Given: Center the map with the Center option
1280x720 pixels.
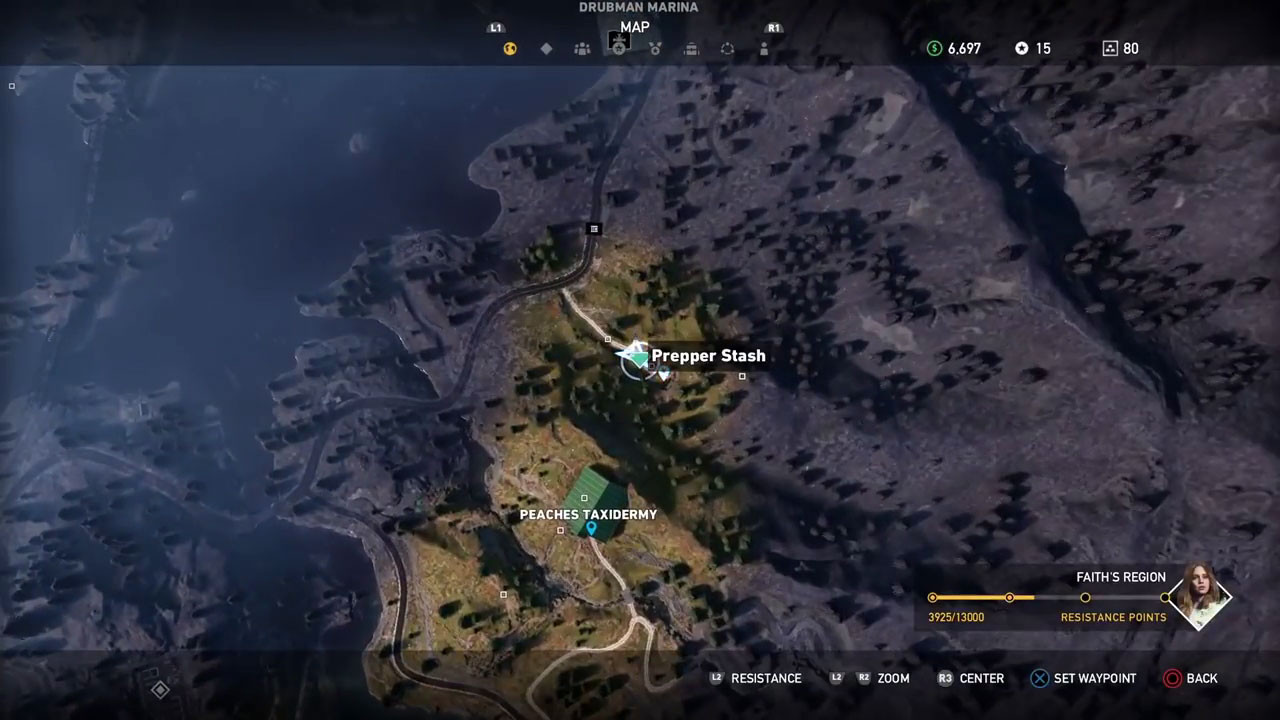Looking at the screenshot, I should pyautogui.click(x=970, y=678).
